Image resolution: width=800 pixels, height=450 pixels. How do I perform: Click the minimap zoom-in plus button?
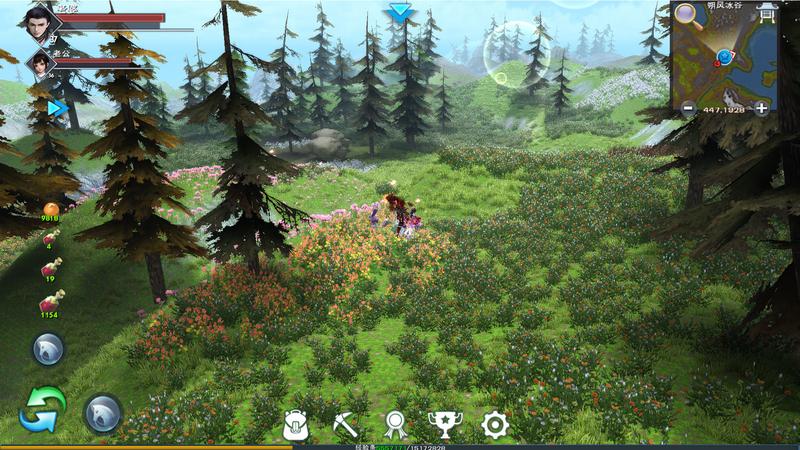[762, 108]
